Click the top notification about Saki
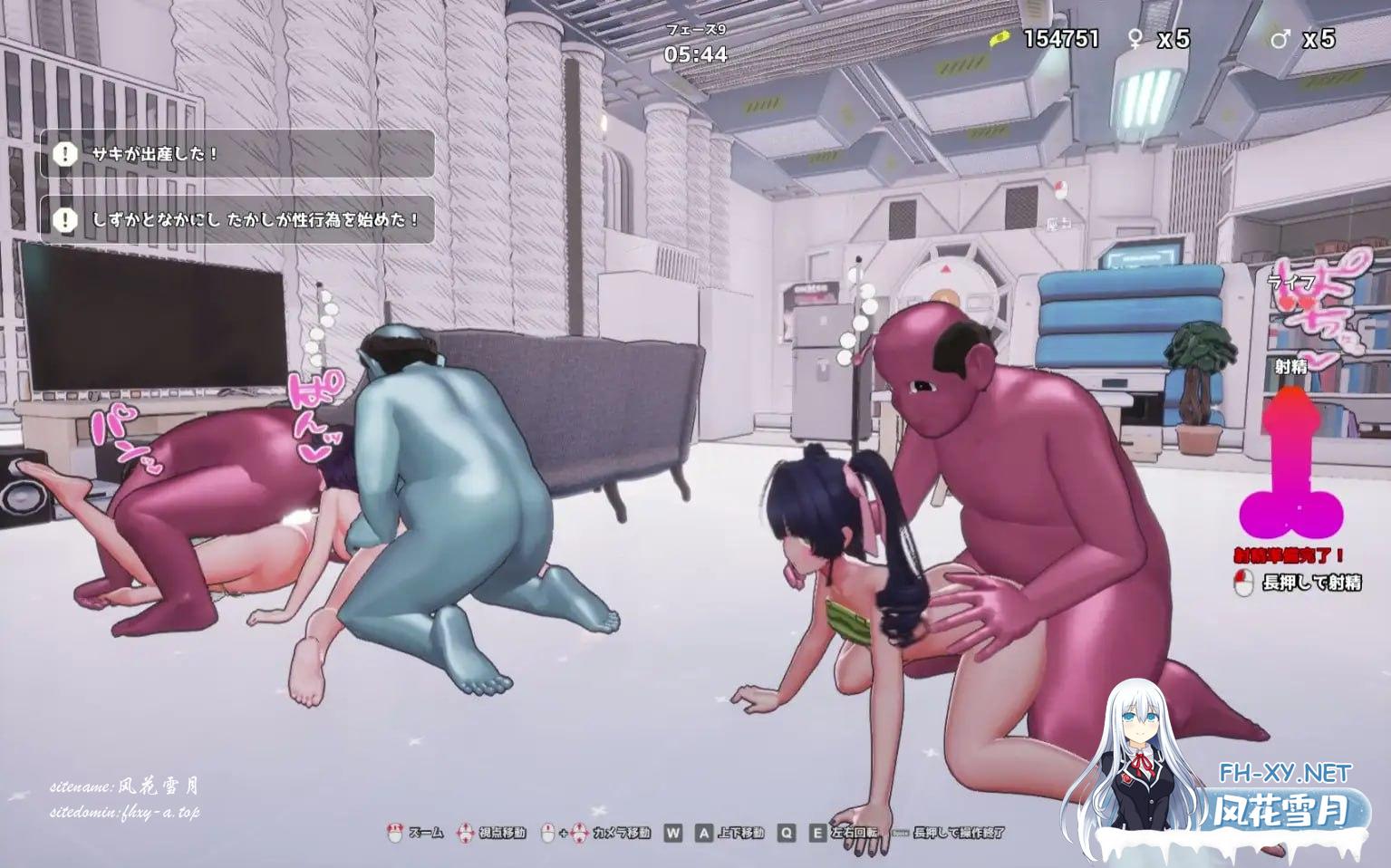Screen dimensions: 1391x868 (237, 154)
